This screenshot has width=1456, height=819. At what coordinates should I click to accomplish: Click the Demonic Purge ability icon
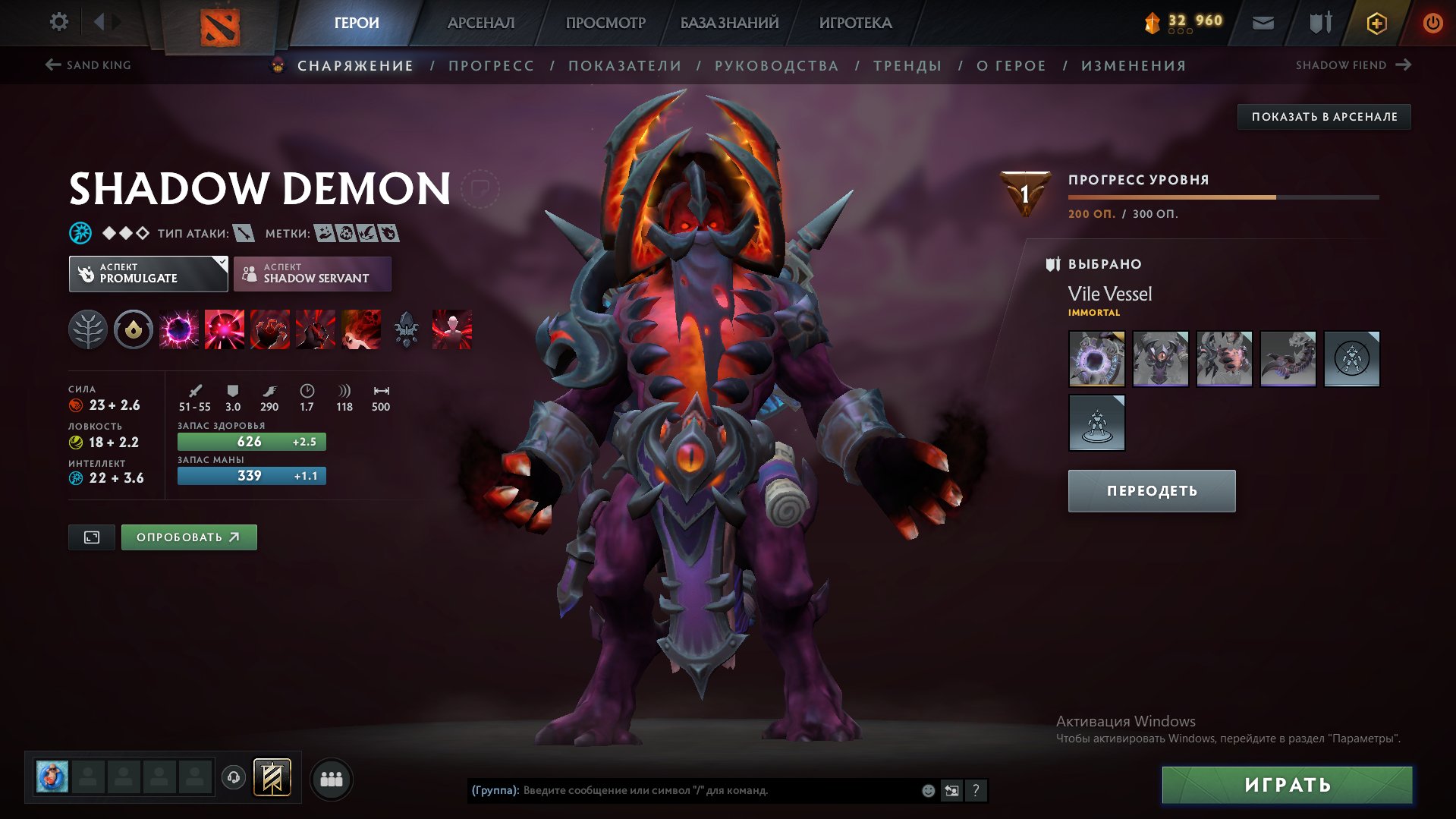click(363, 329)
